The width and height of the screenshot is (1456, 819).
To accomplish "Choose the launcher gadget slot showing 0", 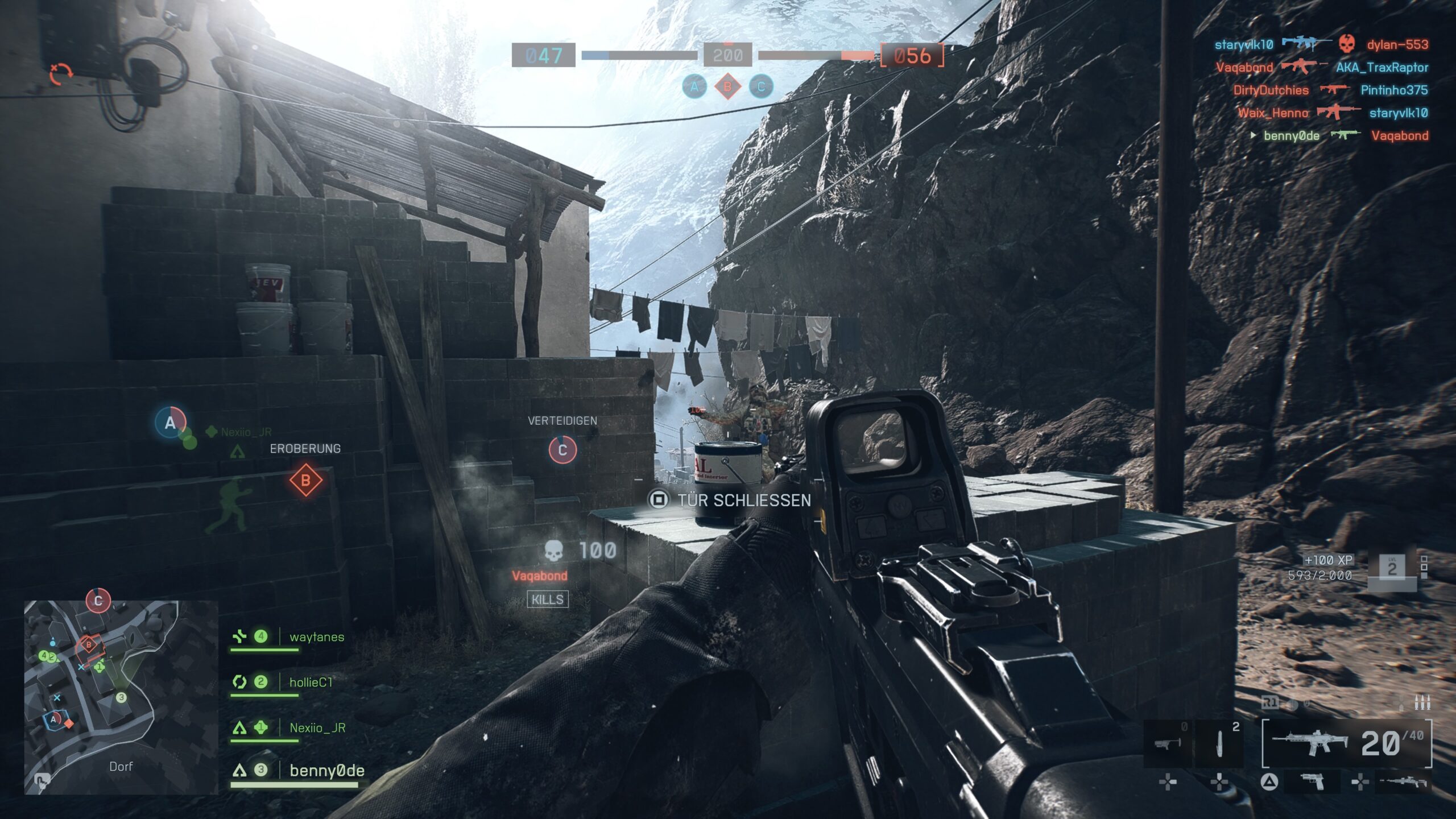I will [x=1168, y=743].
